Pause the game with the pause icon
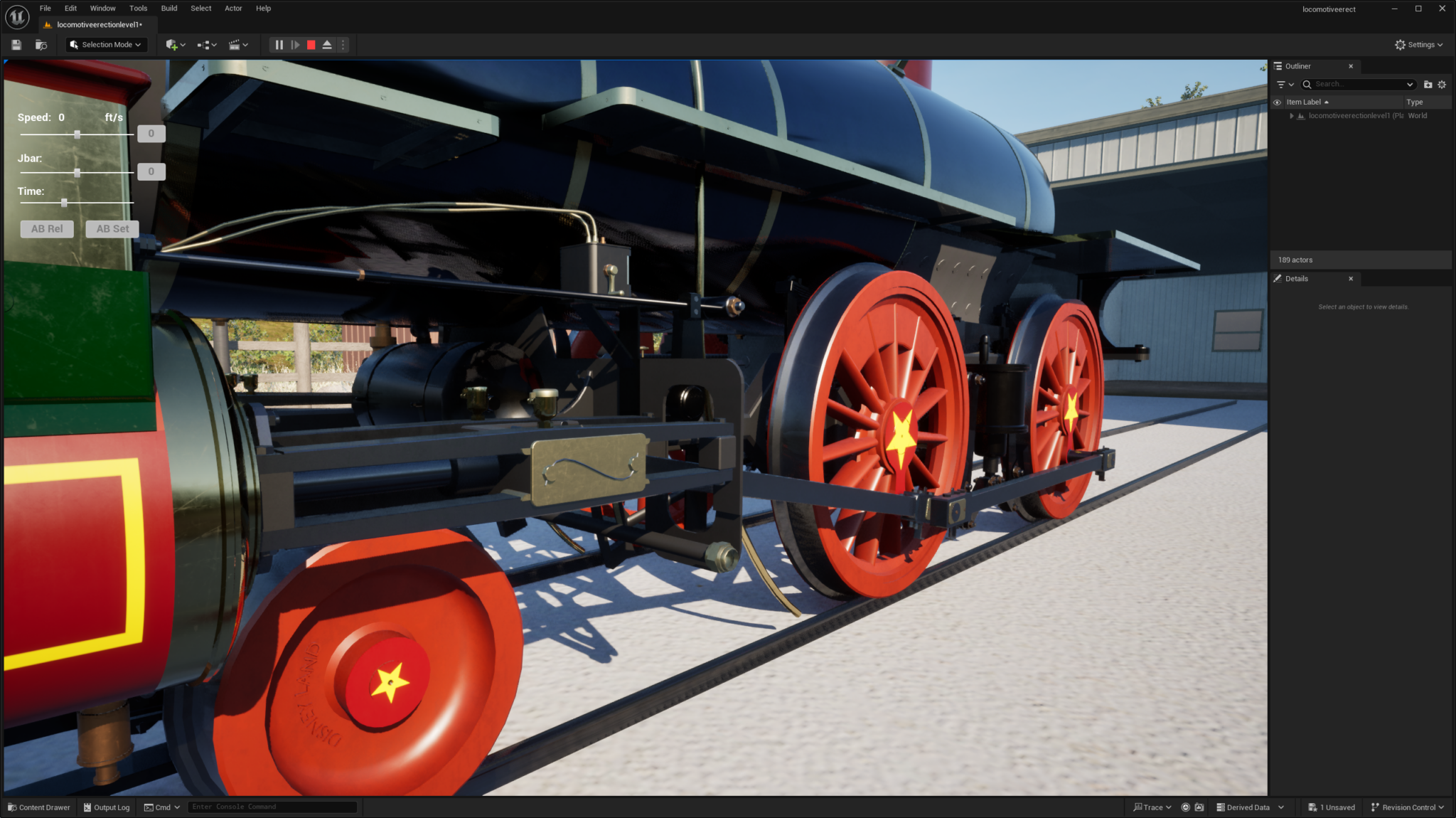The image size is (1456, 818). 278,44
